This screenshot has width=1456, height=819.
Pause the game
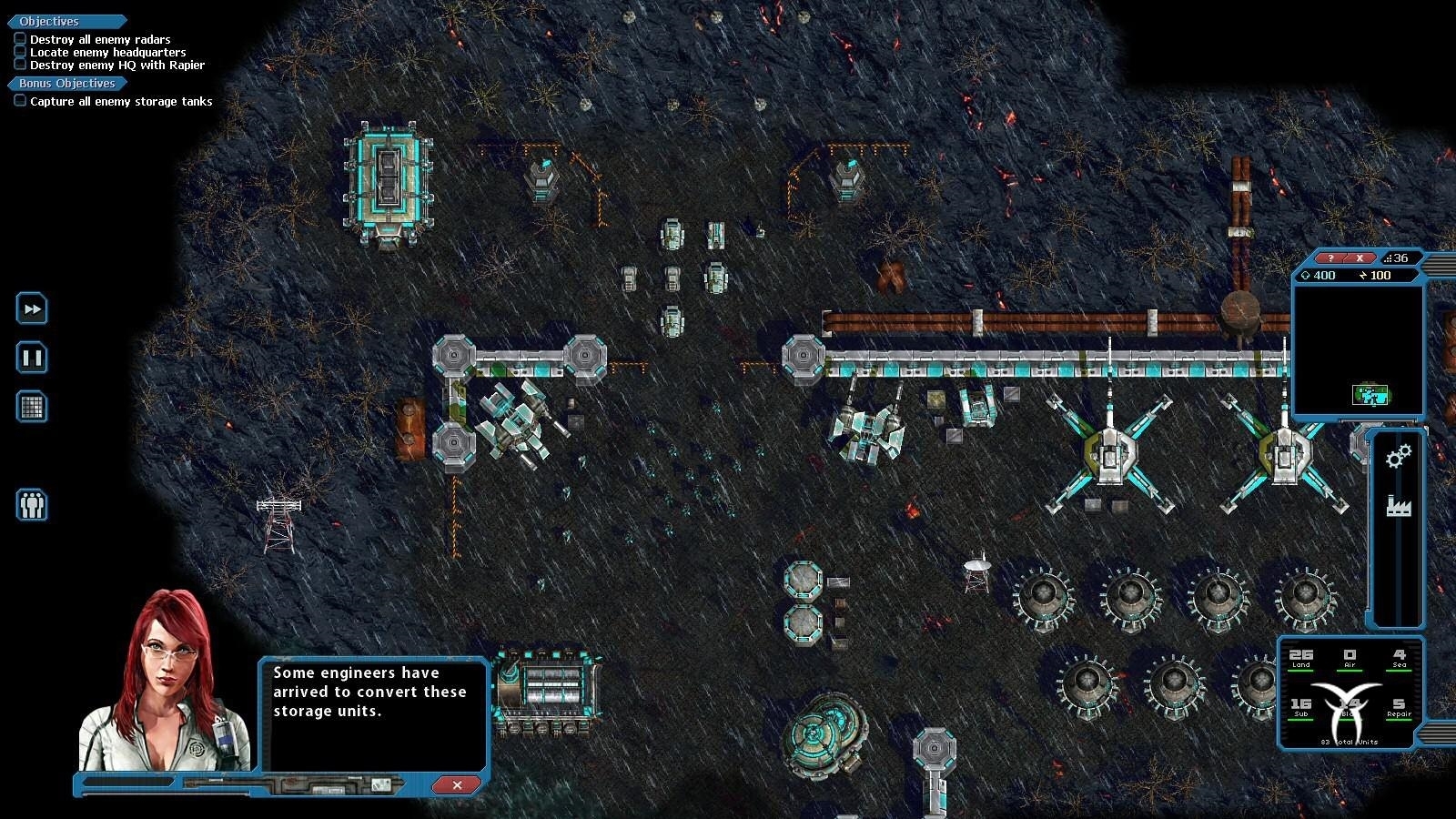[x=32, y=359]
